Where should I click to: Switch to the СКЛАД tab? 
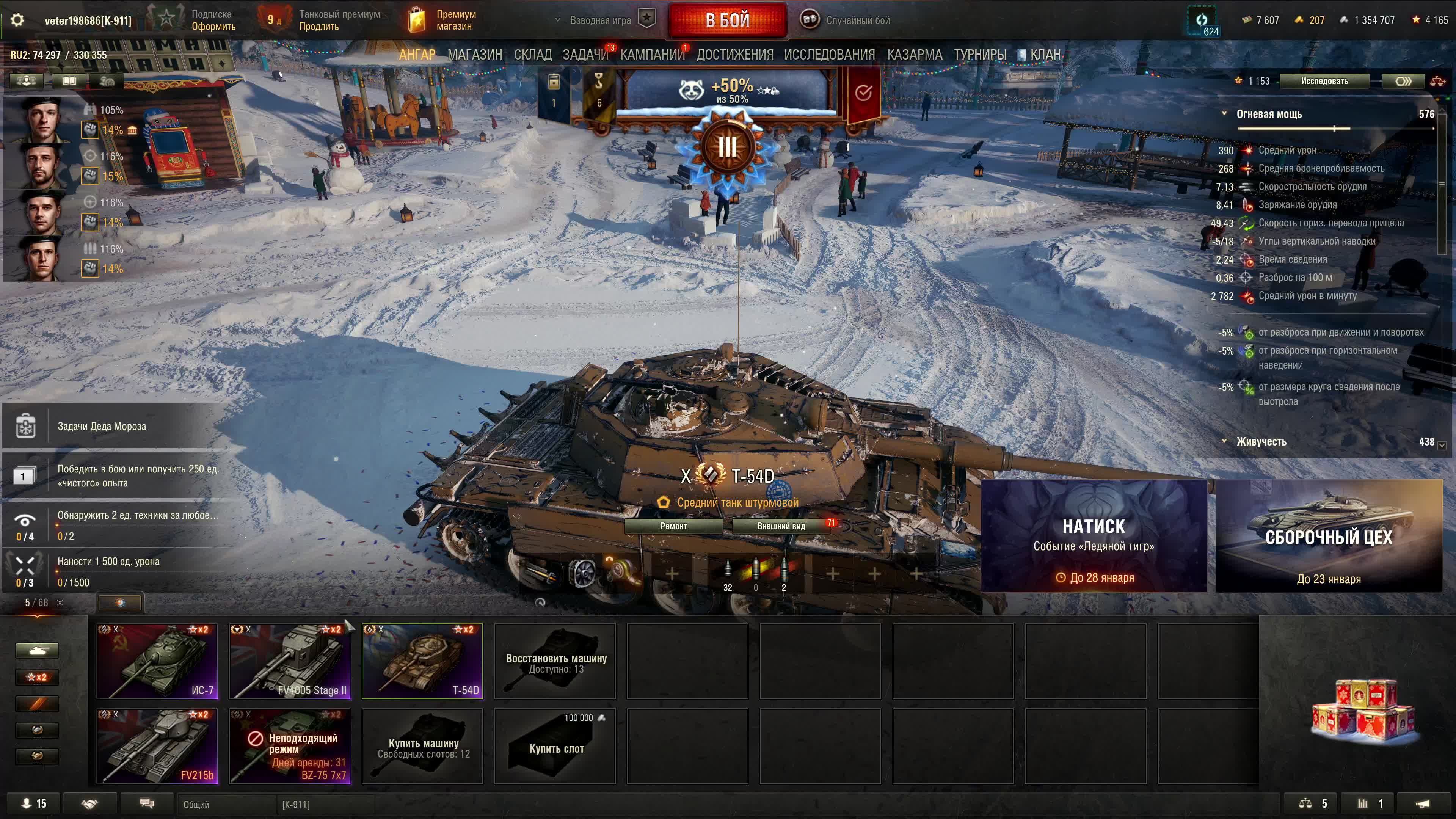coord(532,55)
